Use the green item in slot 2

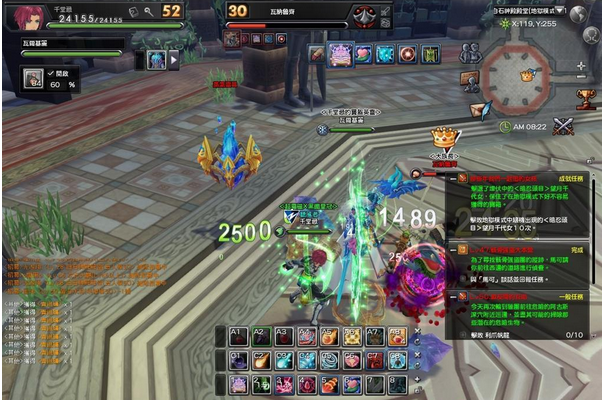[261, 384]
